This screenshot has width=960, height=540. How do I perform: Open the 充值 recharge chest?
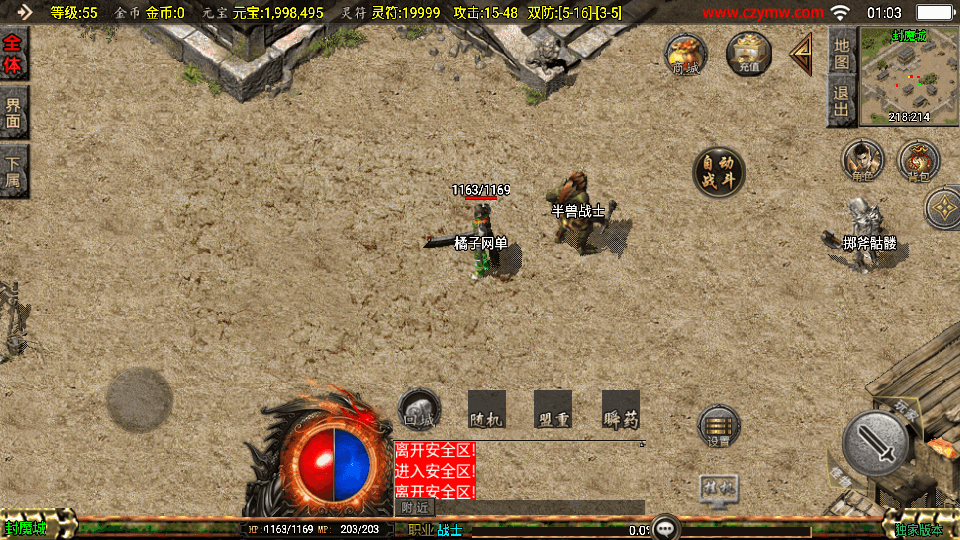coord(749,53)
